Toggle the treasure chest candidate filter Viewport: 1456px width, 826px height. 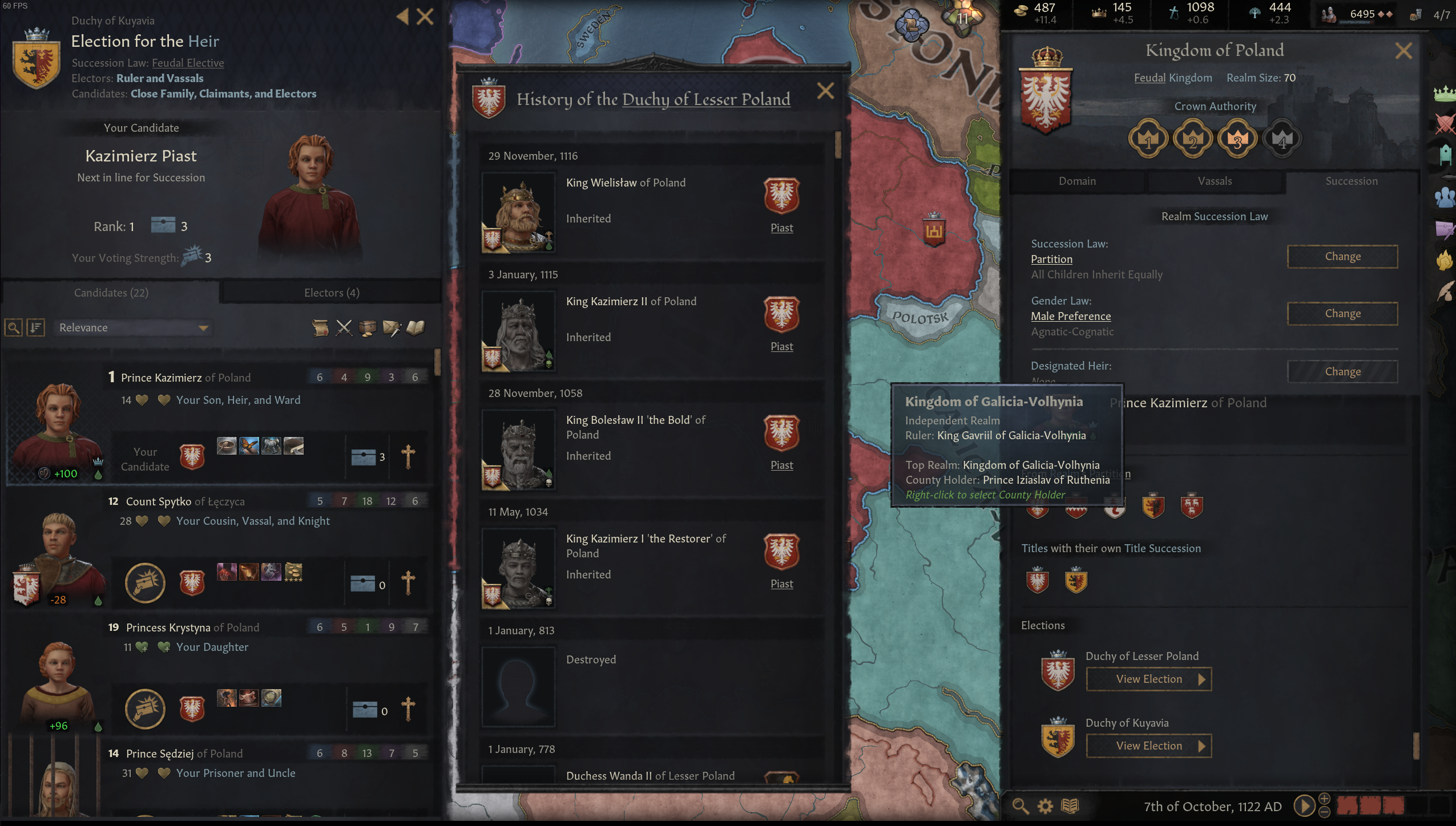[x=368, y=327]
